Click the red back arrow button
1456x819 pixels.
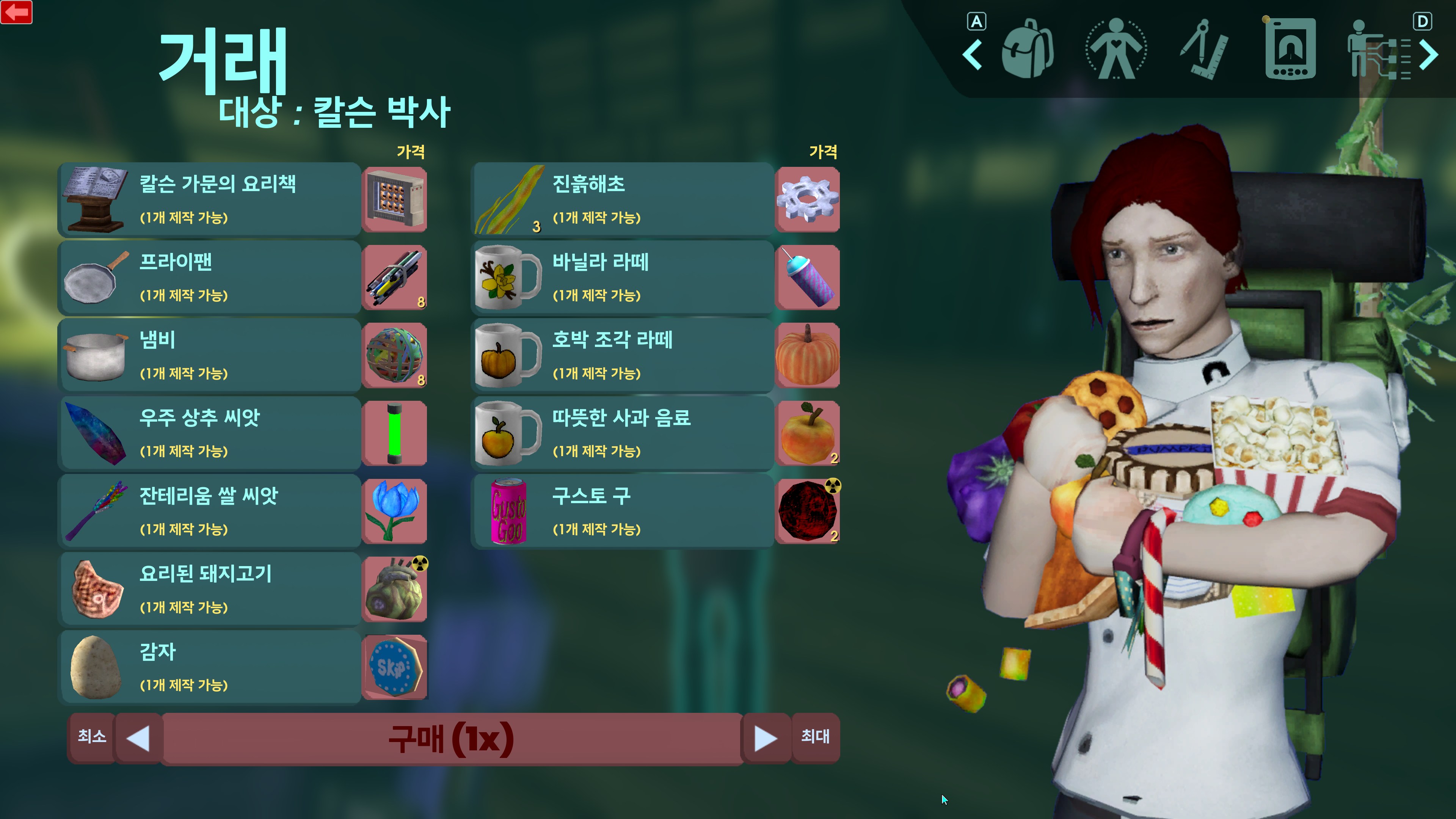[x=16, y=12]
